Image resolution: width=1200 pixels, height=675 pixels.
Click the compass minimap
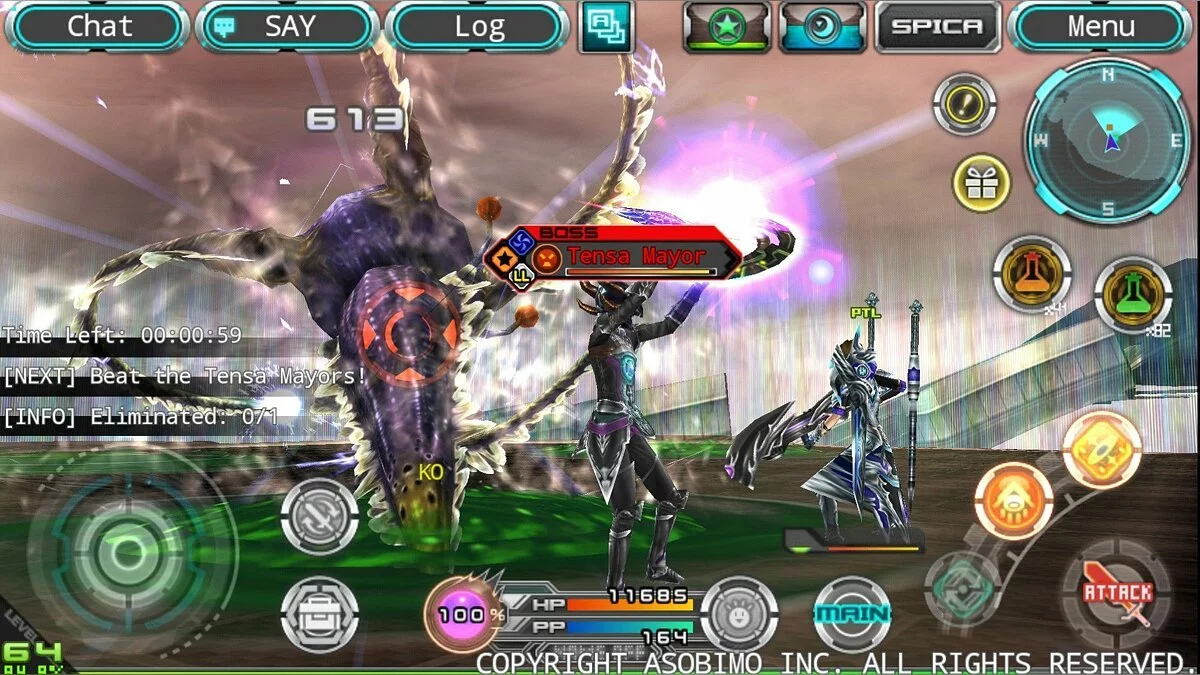1107,142
